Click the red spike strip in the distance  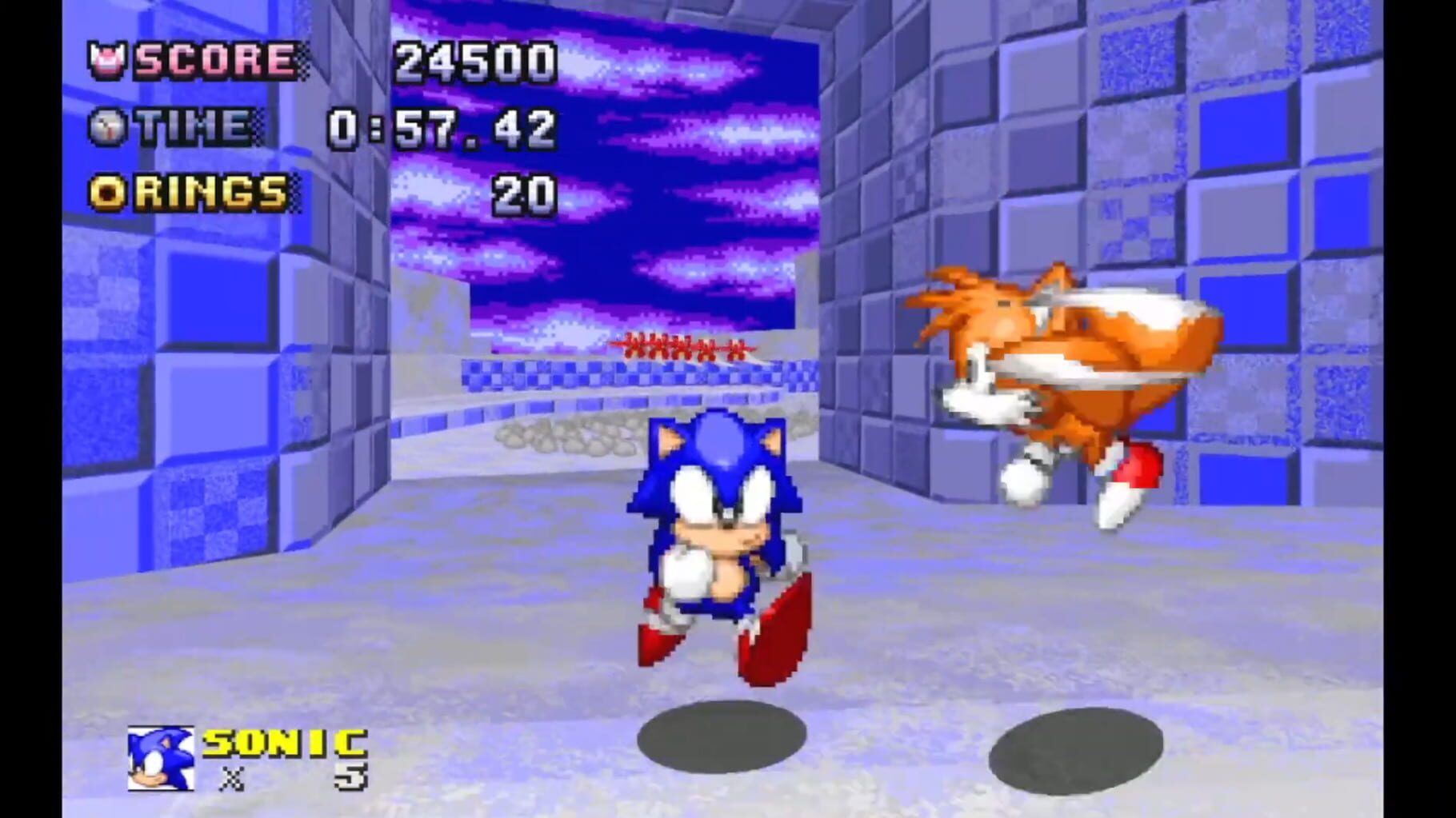point(684,344)
